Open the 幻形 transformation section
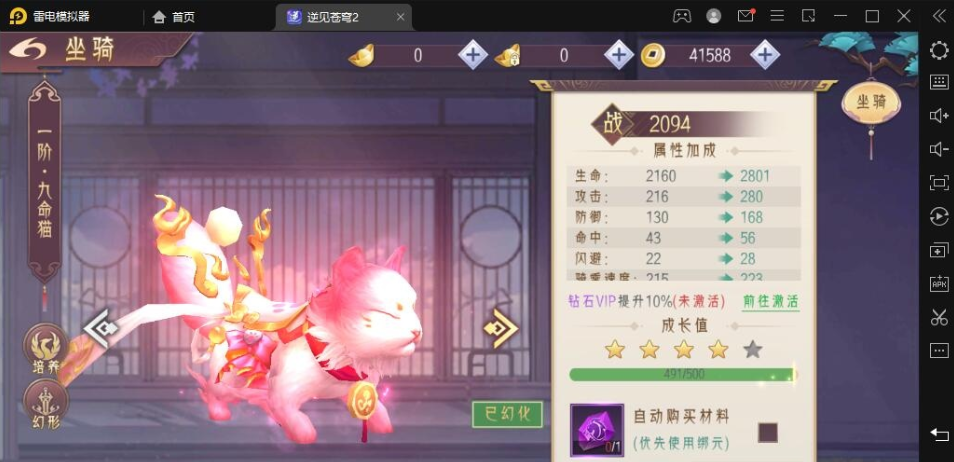The width and height of the screenshot is (954, 462). point(44,405)
